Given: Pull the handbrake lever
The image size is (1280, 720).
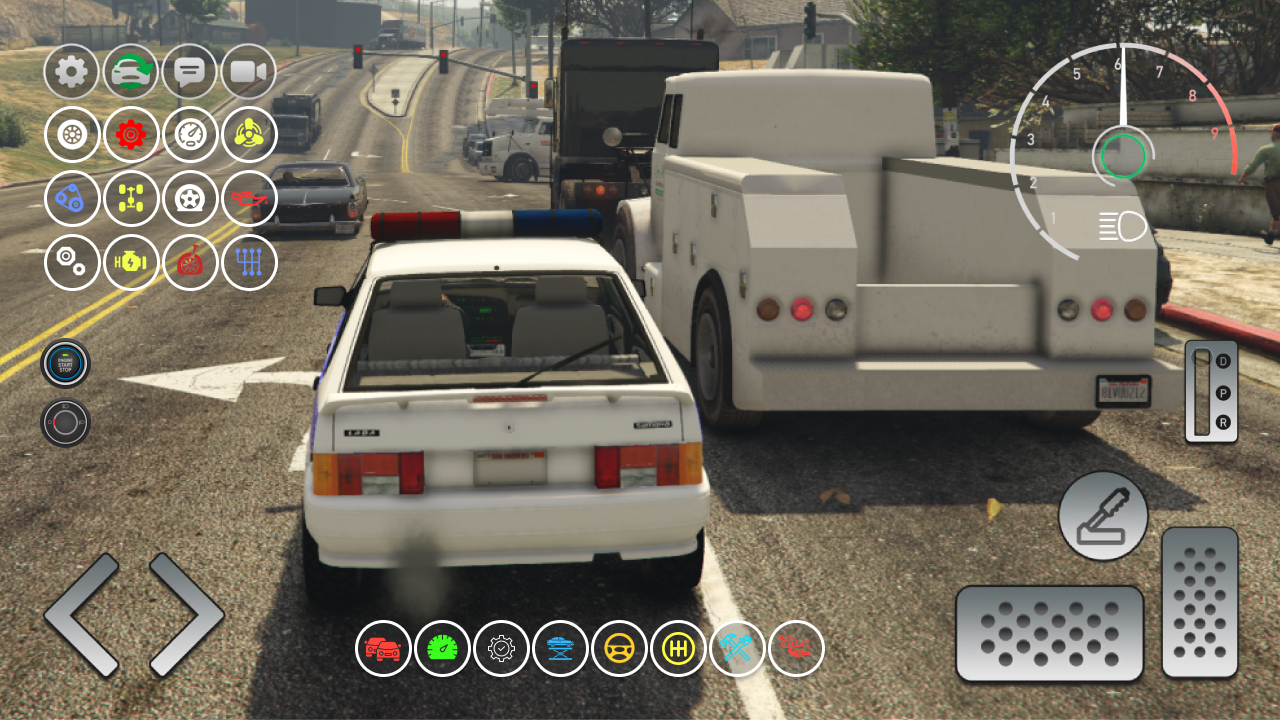Looking at the screenshot, I should (x=1101, y=516).
